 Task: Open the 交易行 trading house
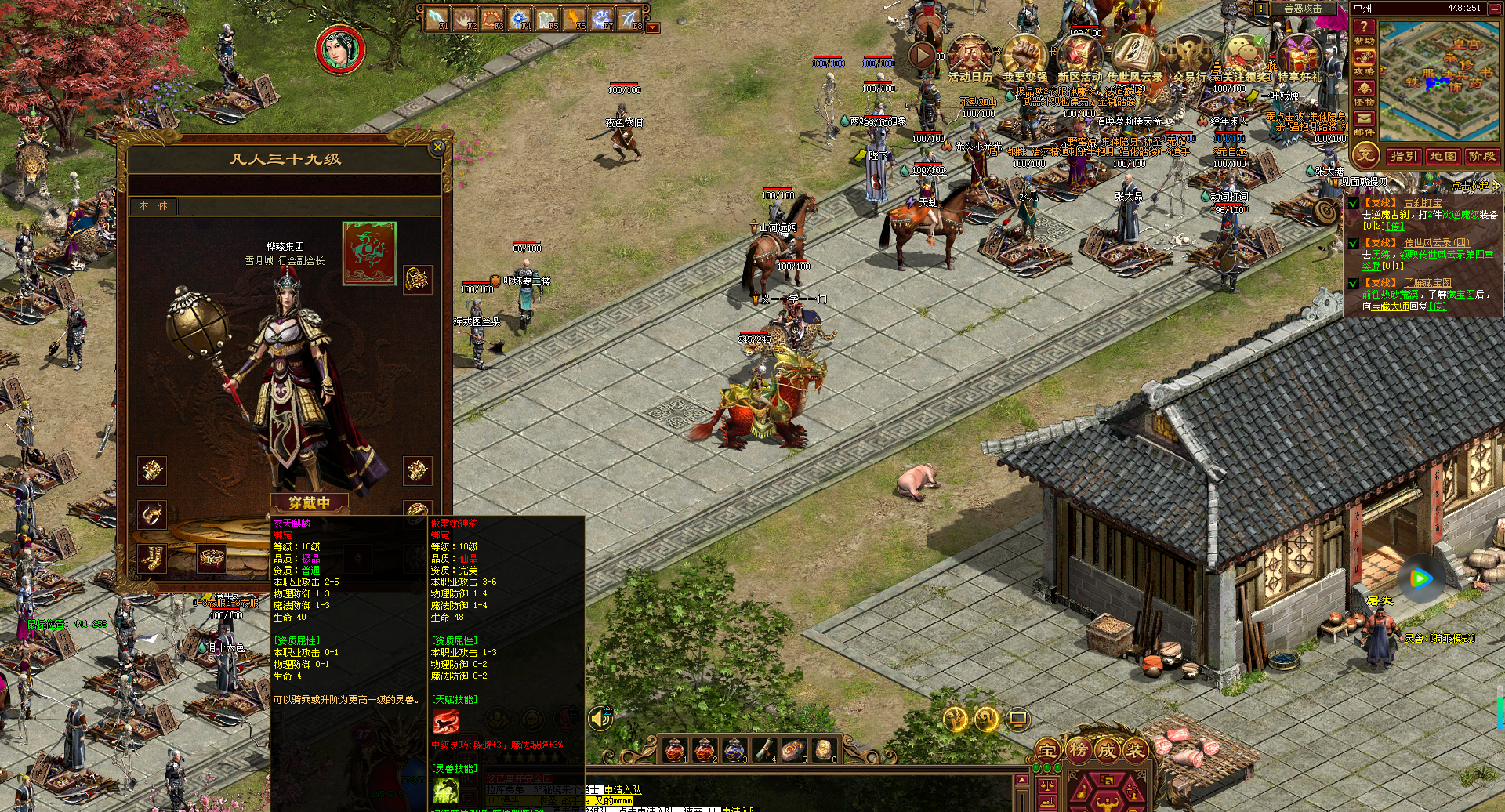pos(1189,57)
